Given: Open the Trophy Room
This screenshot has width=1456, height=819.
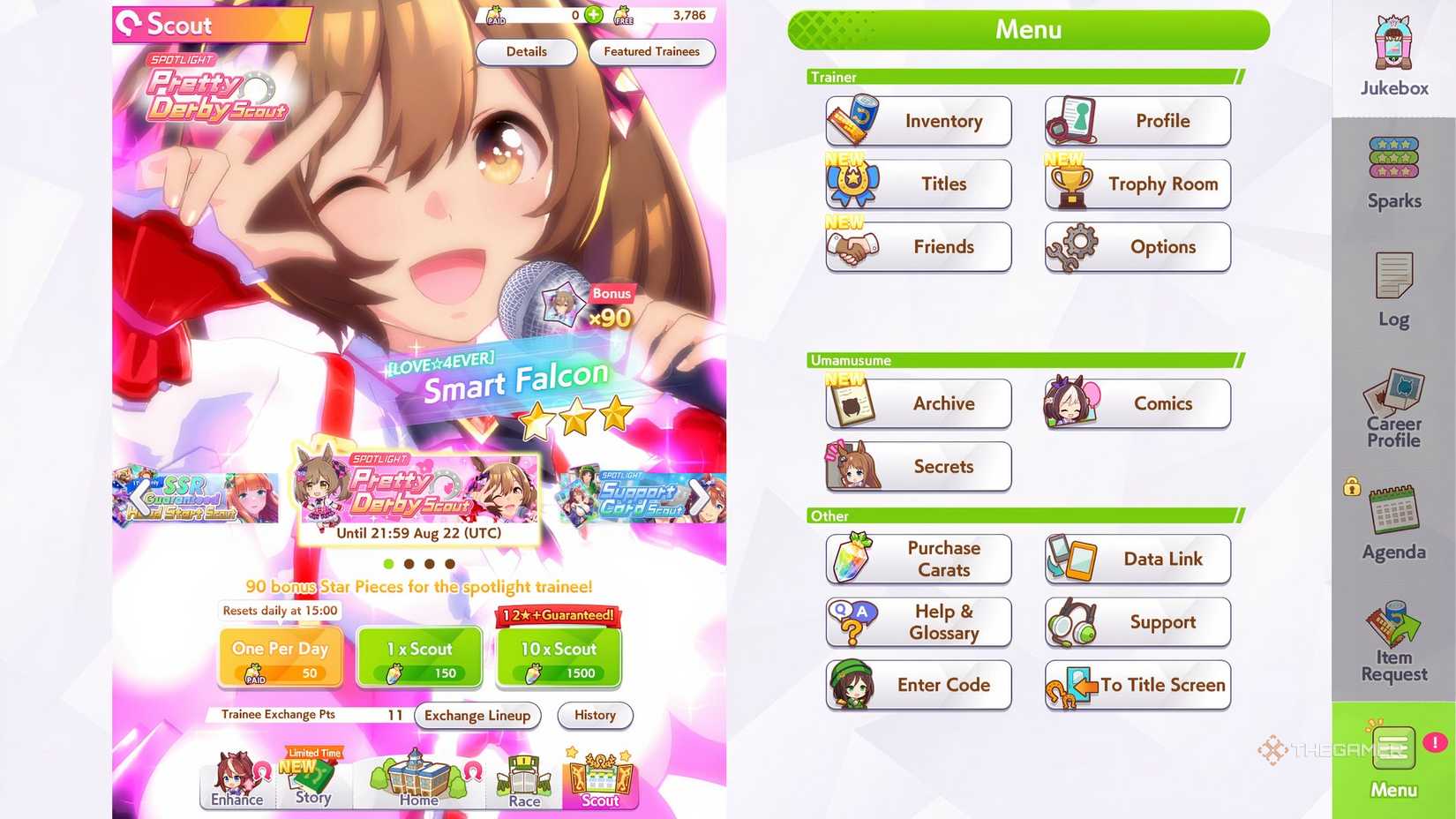Looking at the screenshot, I should coord(1137,184).
